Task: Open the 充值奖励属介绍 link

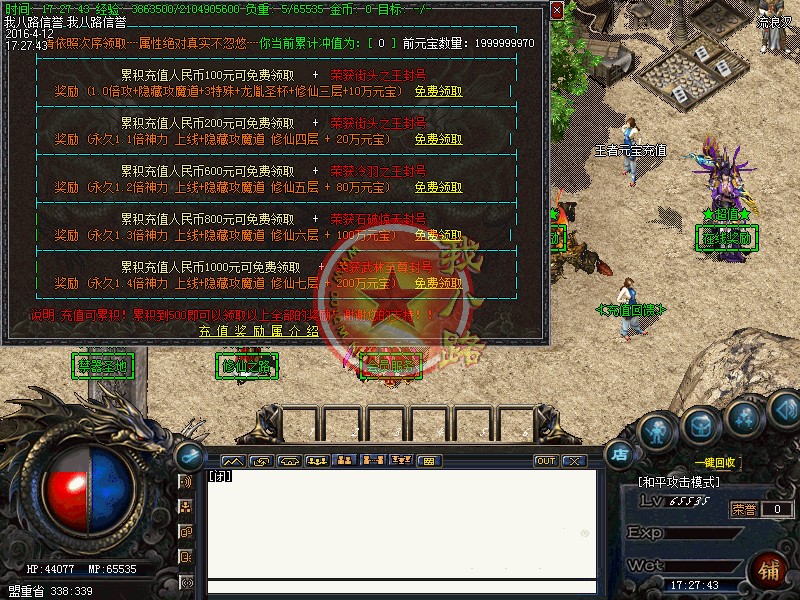Action: [258, 331]
